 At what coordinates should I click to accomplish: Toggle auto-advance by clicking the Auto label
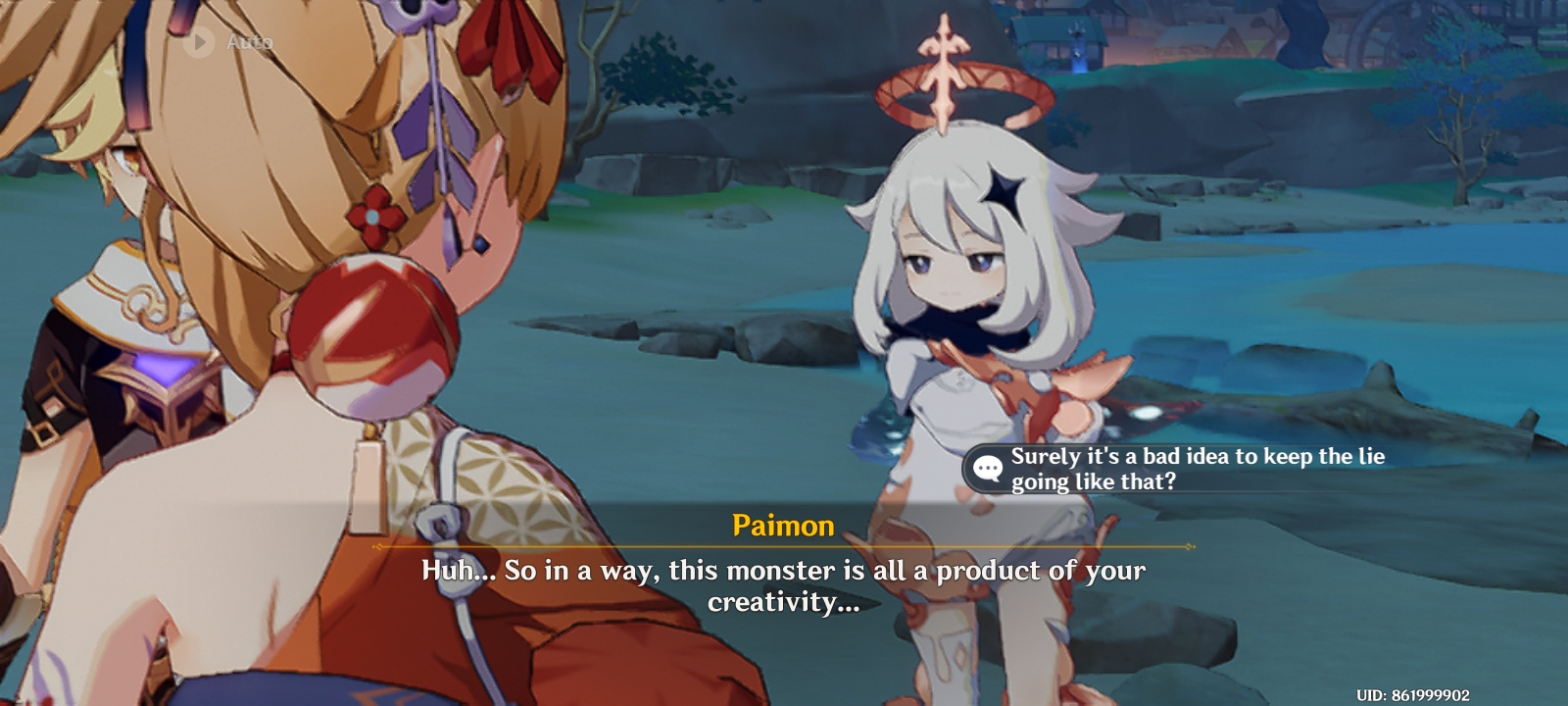click(x=248, y=42)
